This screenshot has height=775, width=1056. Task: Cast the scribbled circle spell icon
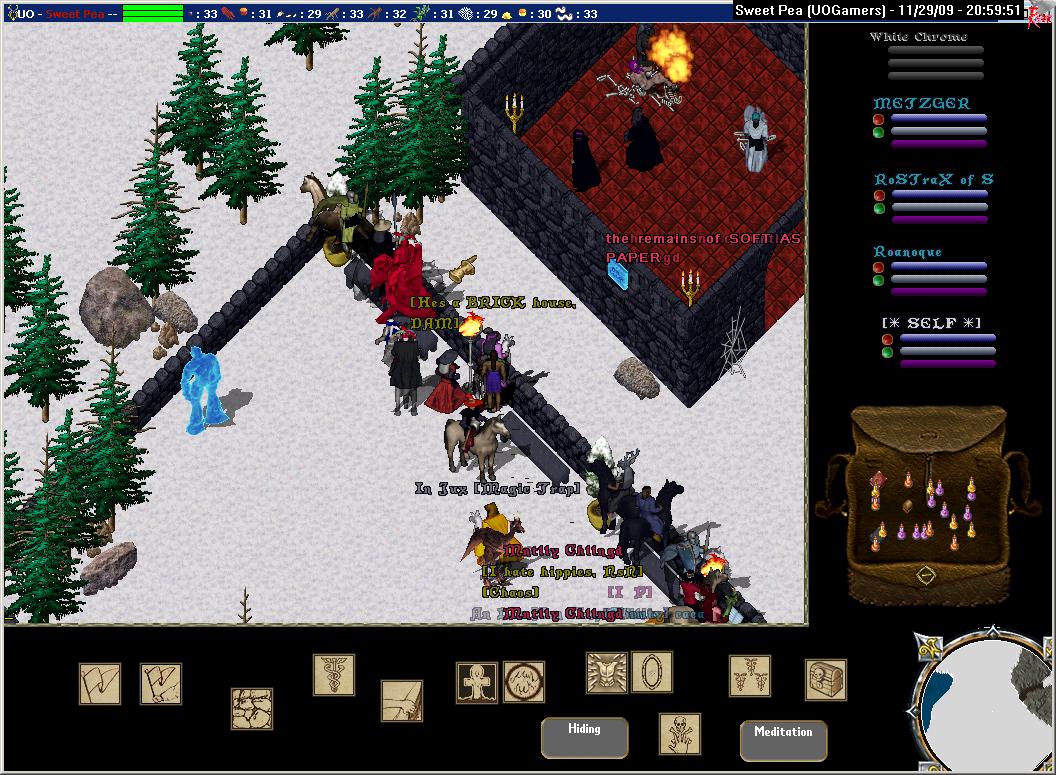point(523,682)
